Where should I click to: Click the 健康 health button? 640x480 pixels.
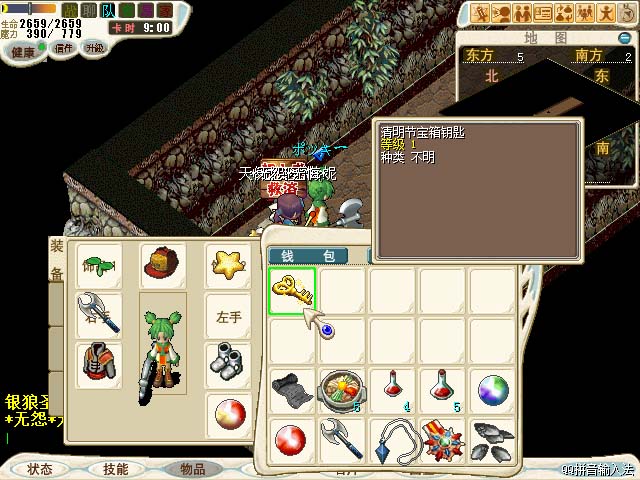[24, 50]
